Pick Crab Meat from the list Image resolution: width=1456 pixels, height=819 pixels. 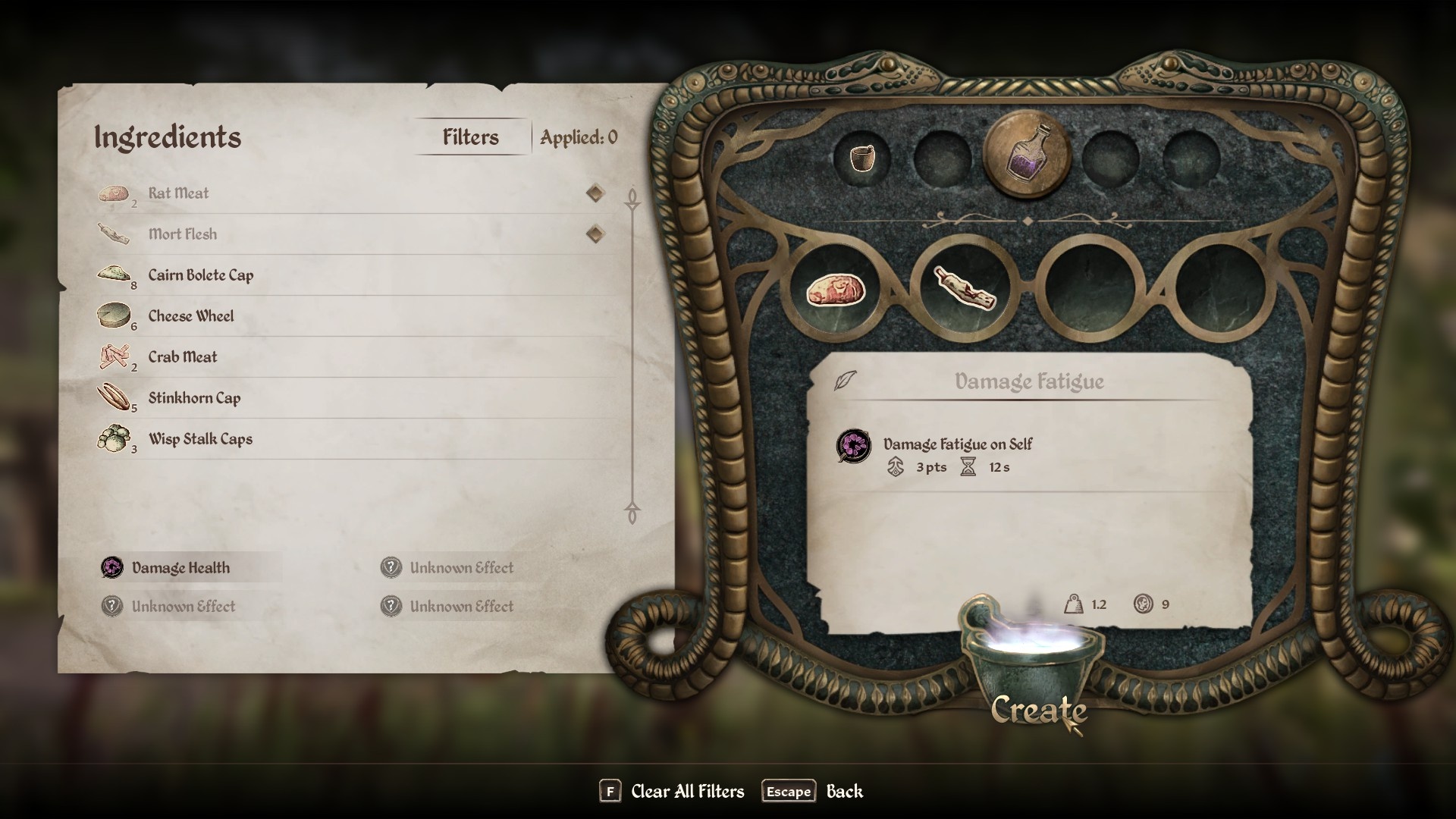pyautogui.click(x=183, y=357)
